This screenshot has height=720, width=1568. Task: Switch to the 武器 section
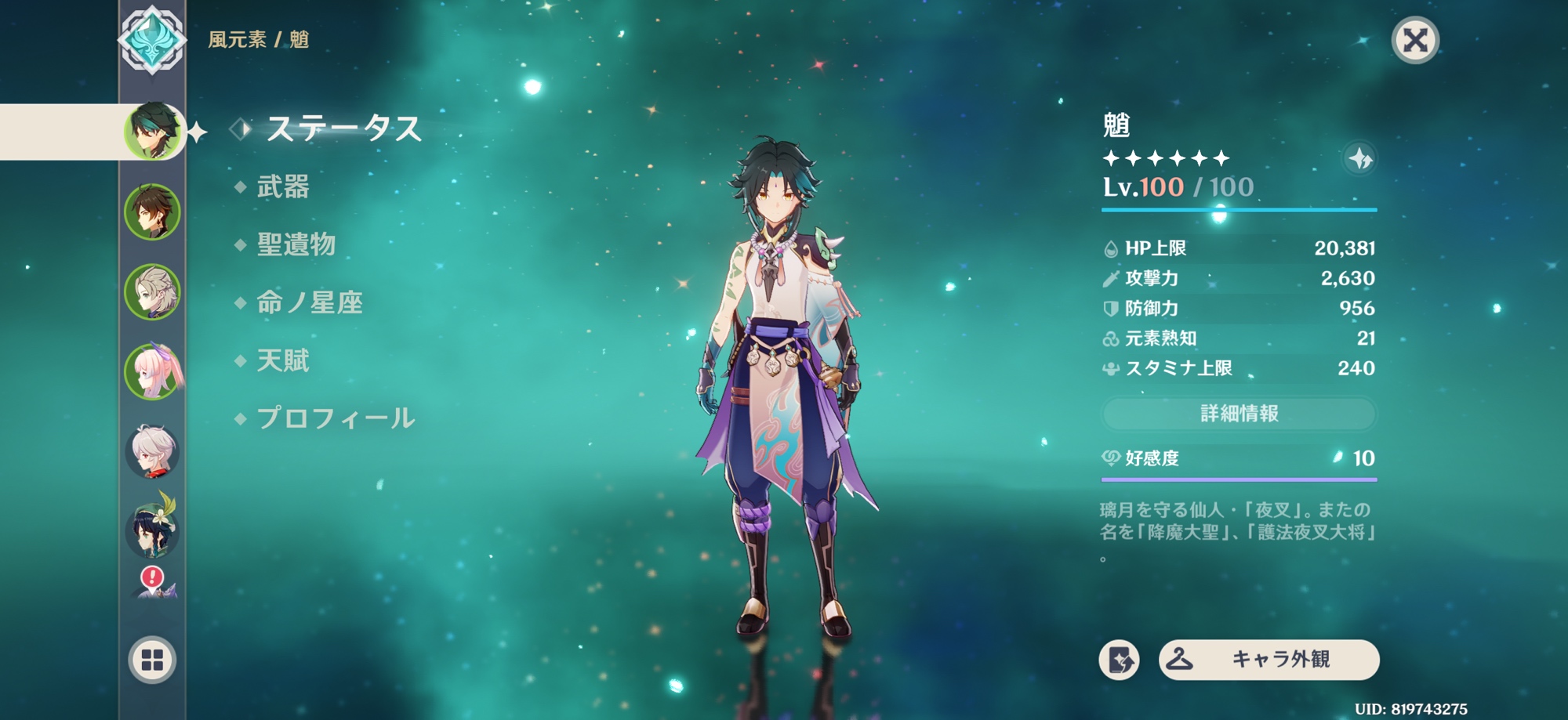click(x=282, y=187)
